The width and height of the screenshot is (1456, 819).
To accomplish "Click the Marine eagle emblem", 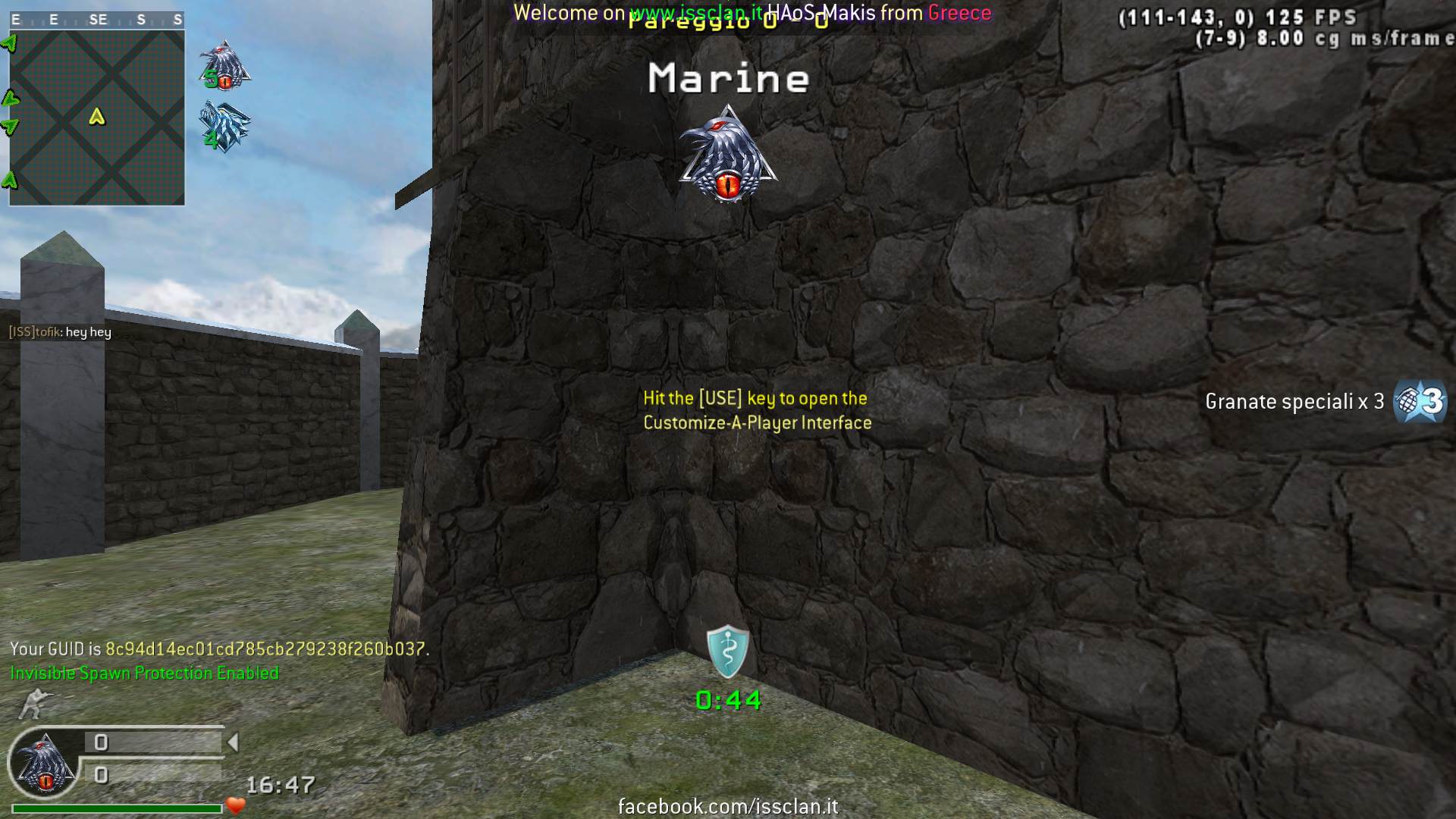I will pyautogui.click(x=728, y=155).
